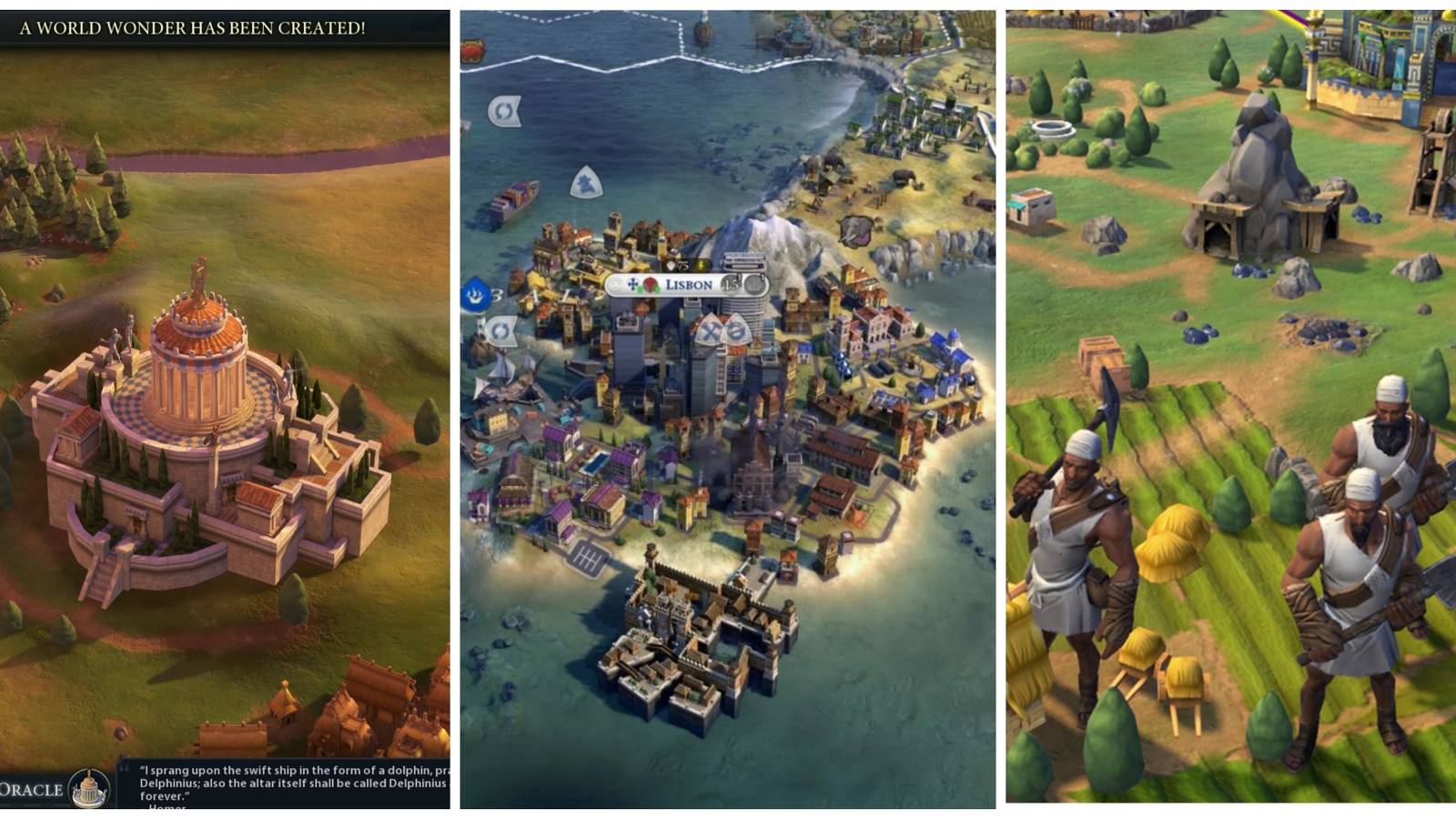Click the Lisbon city name
This screenshot has width=1456, height=819.
[x=689, y=283]
